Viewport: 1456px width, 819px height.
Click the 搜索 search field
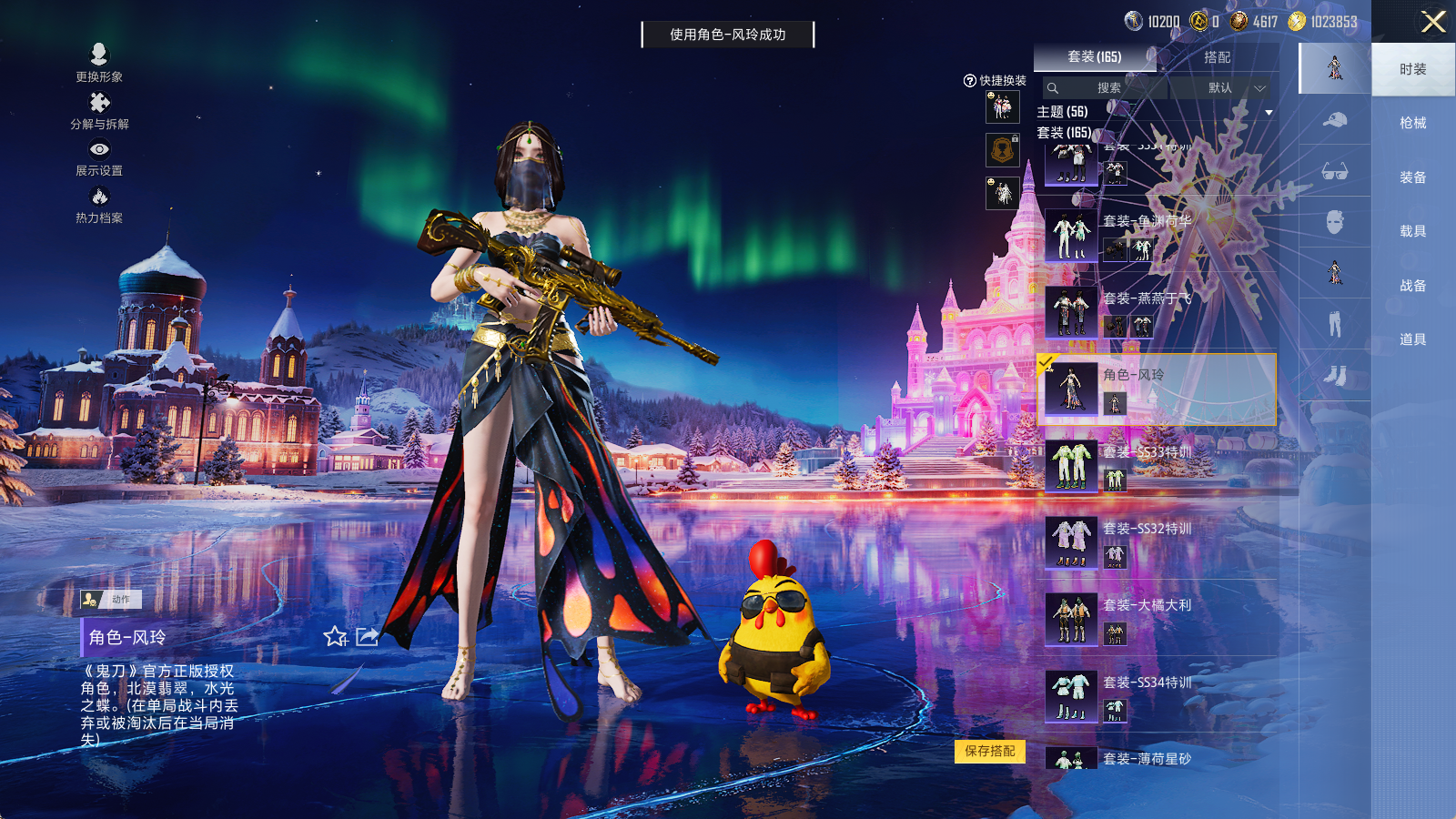1107,88
